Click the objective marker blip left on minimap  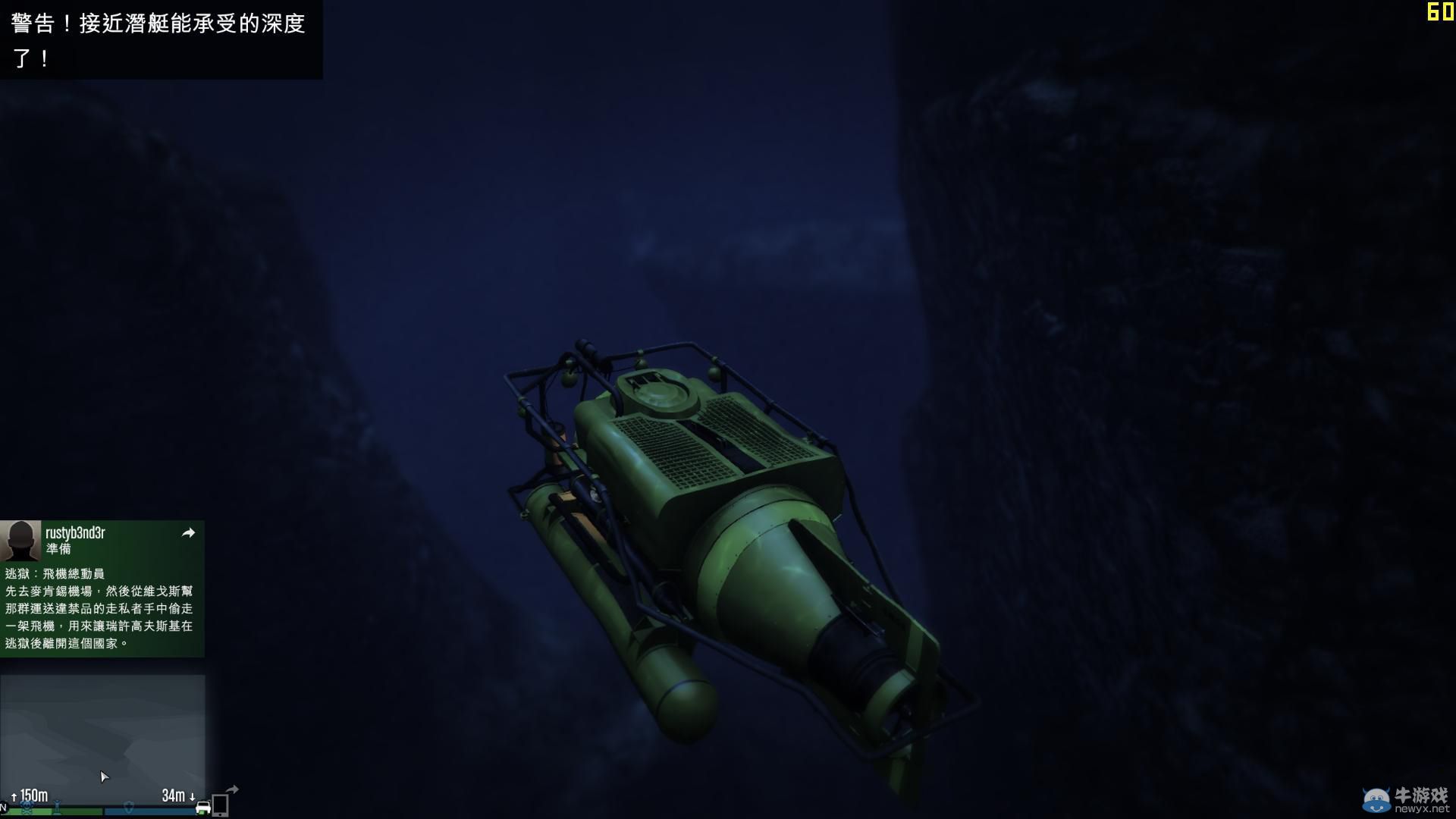(x=57, y=806)
